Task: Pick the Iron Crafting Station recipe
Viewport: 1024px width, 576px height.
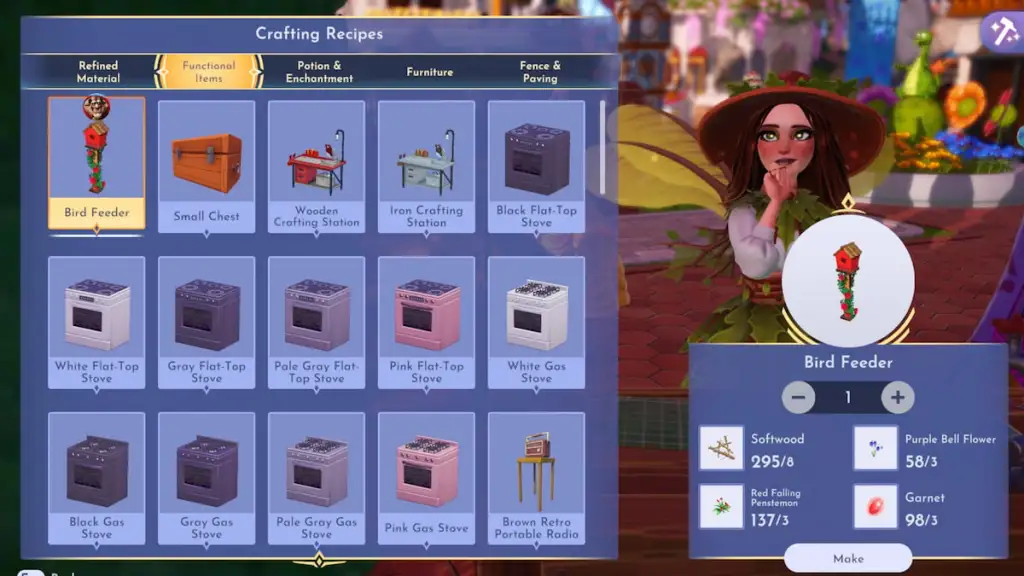Action: point(427,166)
